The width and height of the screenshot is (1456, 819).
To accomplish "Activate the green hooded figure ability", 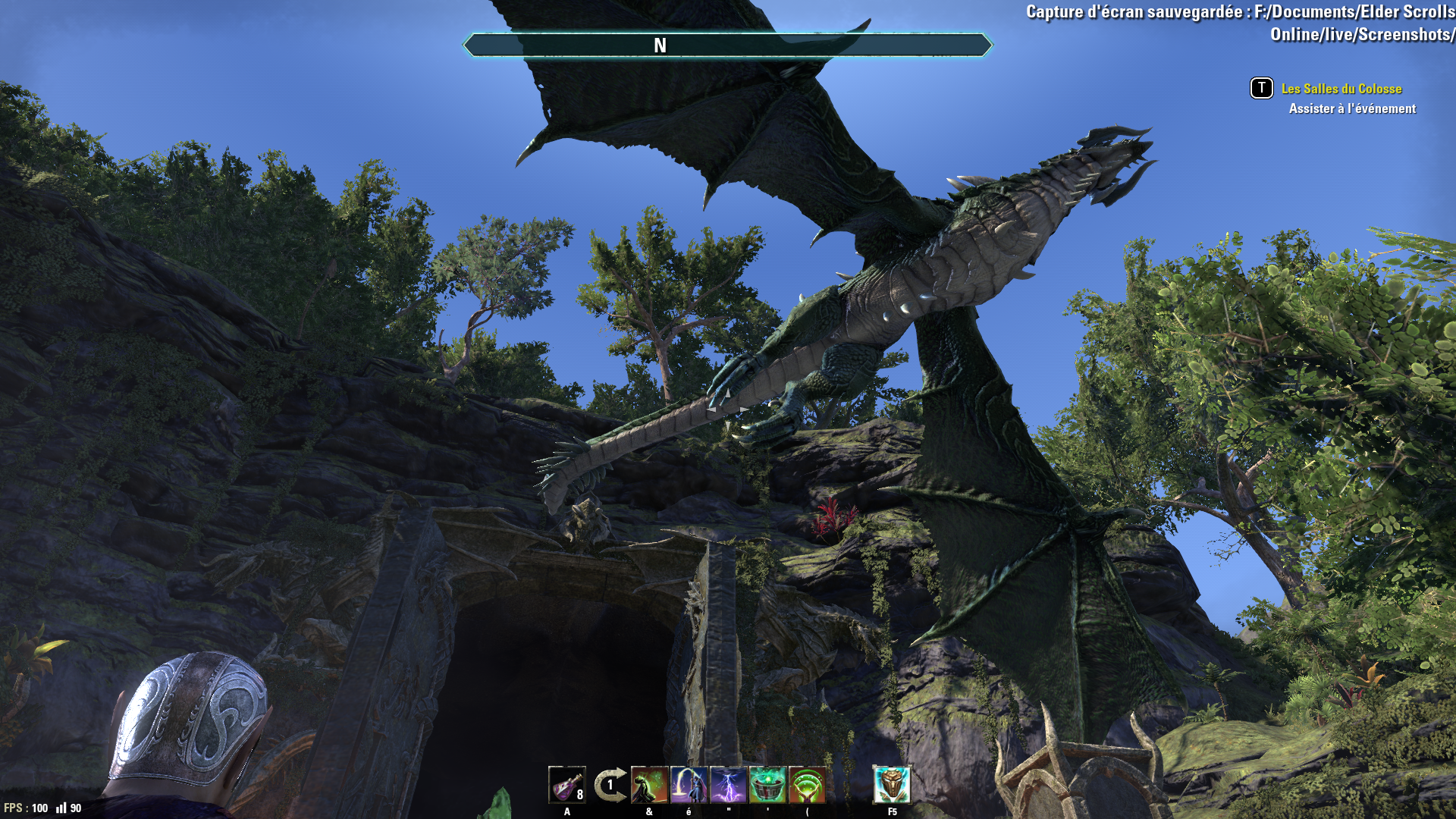I will coord(649,784).
